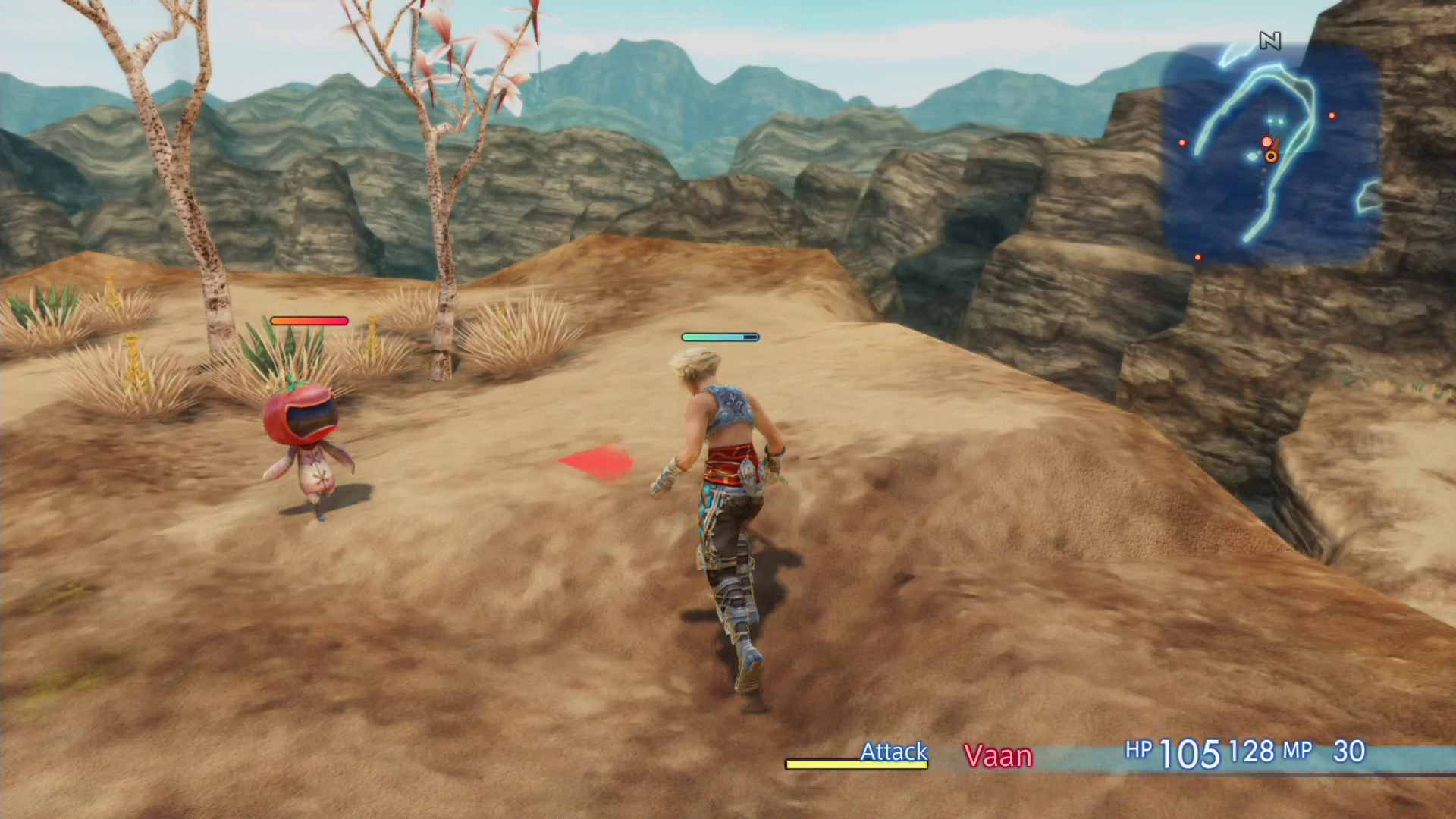
Task: Click the N compass indicator on the minimap
Action: point(1270,40)
